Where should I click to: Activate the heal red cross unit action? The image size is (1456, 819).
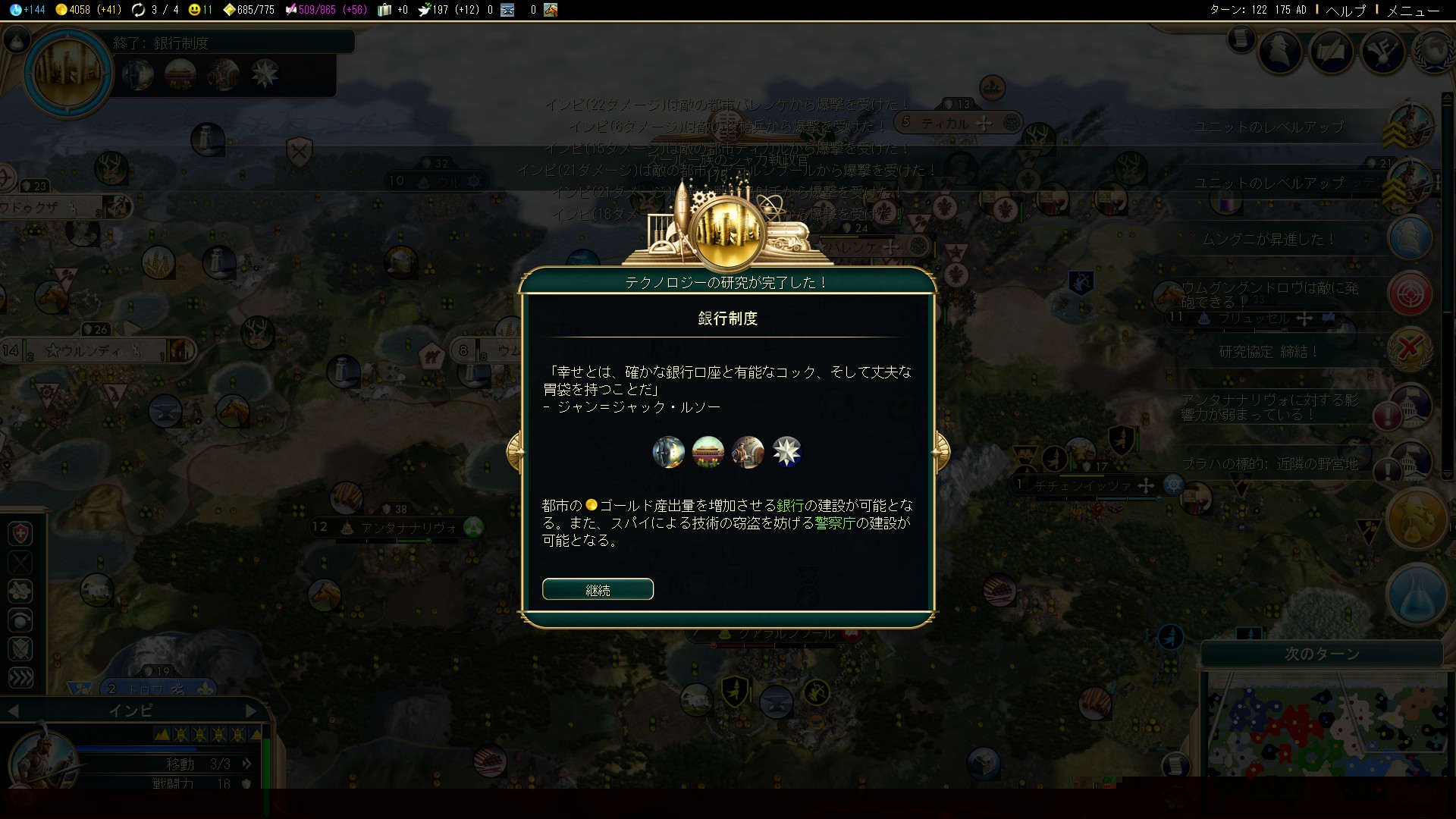click(x=20, y=534)
